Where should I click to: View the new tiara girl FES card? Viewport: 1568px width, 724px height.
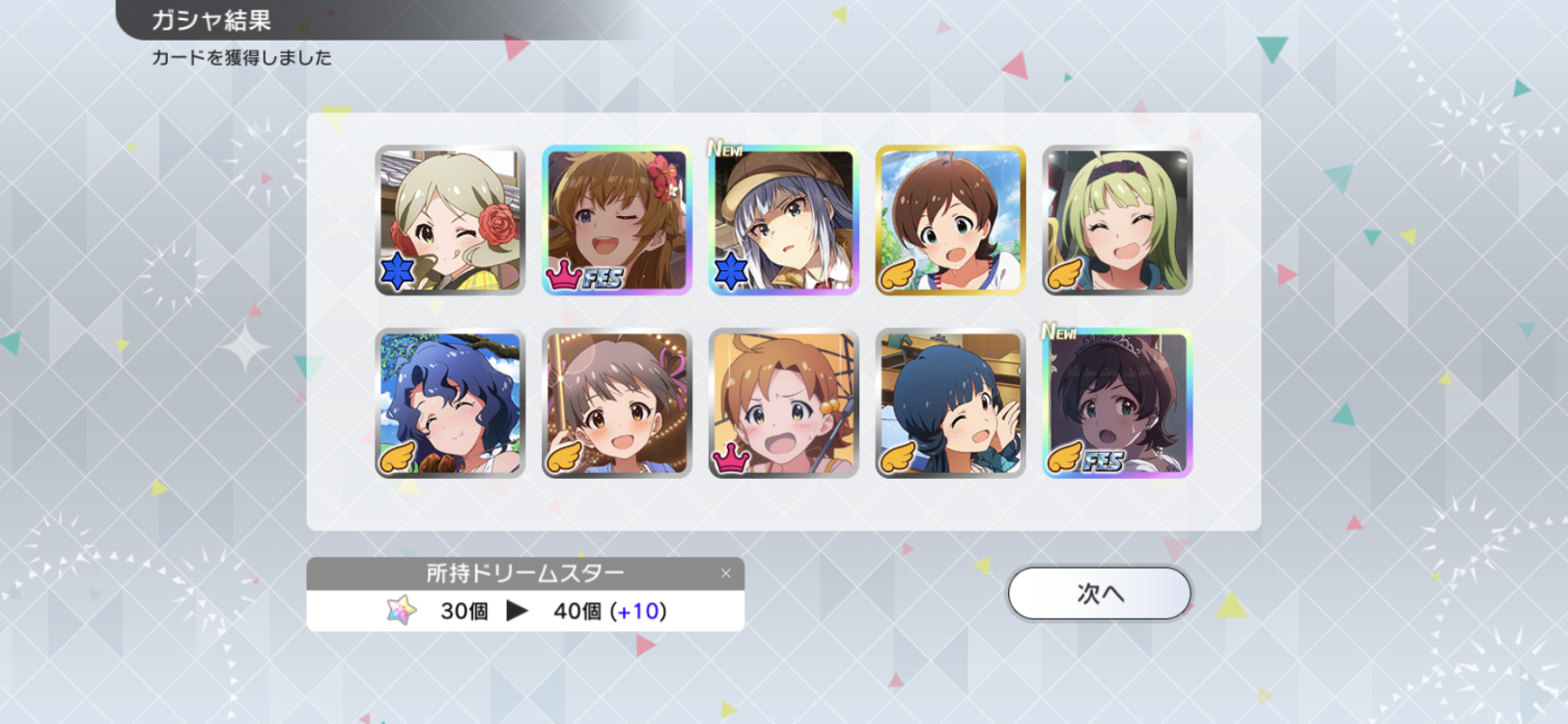click(1117, 404)
